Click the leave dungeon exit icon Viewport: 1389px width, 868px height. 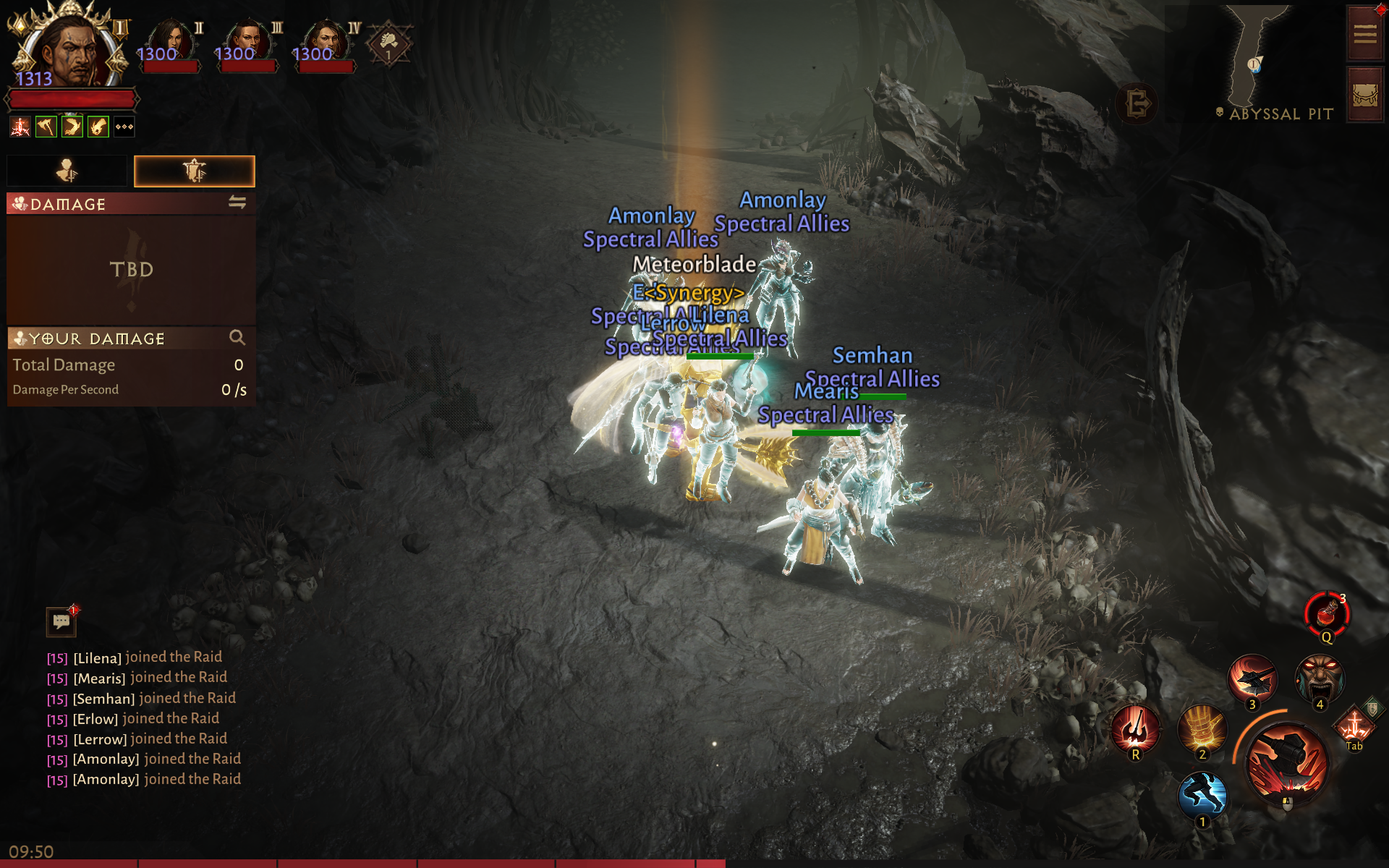tap(1137, 104)
